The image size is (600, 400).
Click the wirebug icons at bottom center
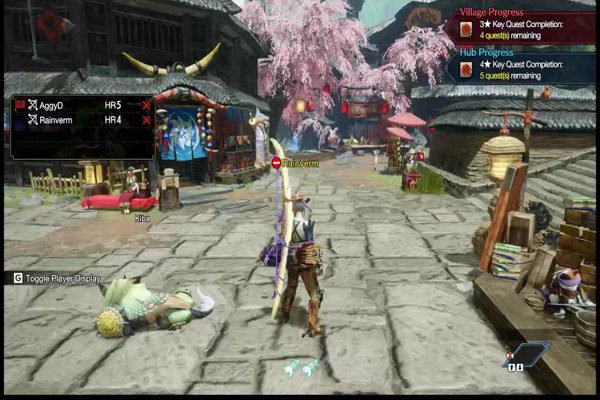tap(301, 367)
